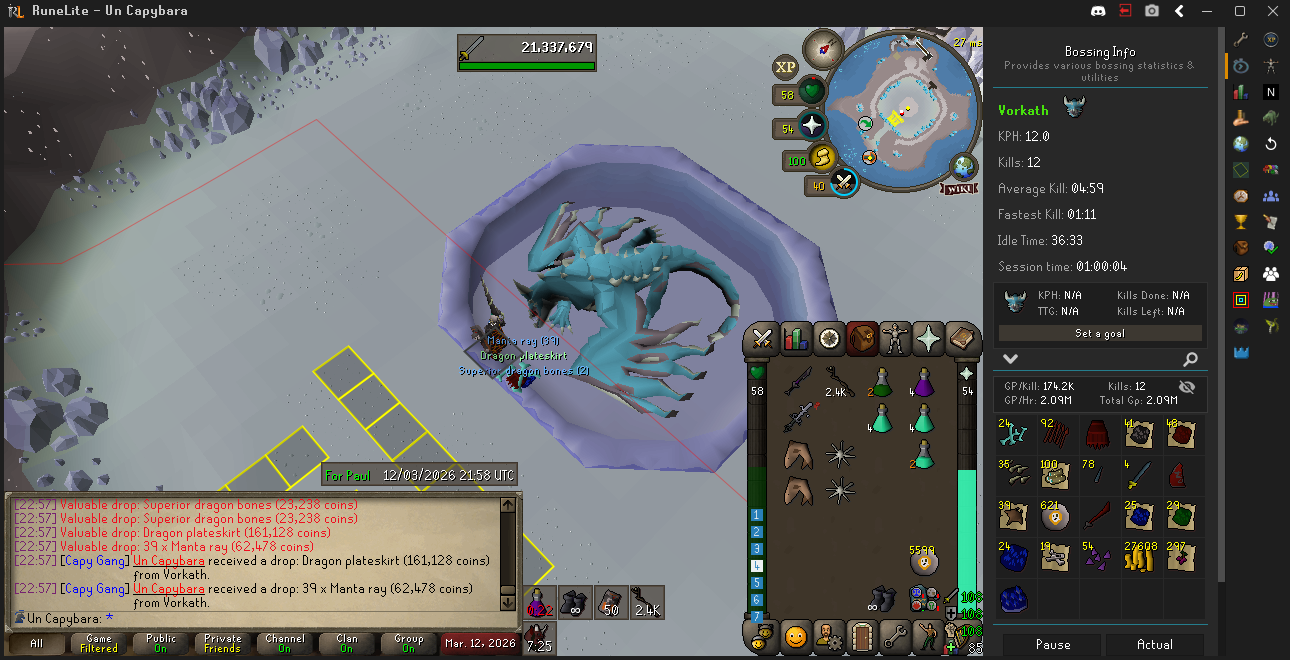The width and height of the screenshot is (1290, 660).
Task: Switch to the Skills tab
Action: click(796, 339)
